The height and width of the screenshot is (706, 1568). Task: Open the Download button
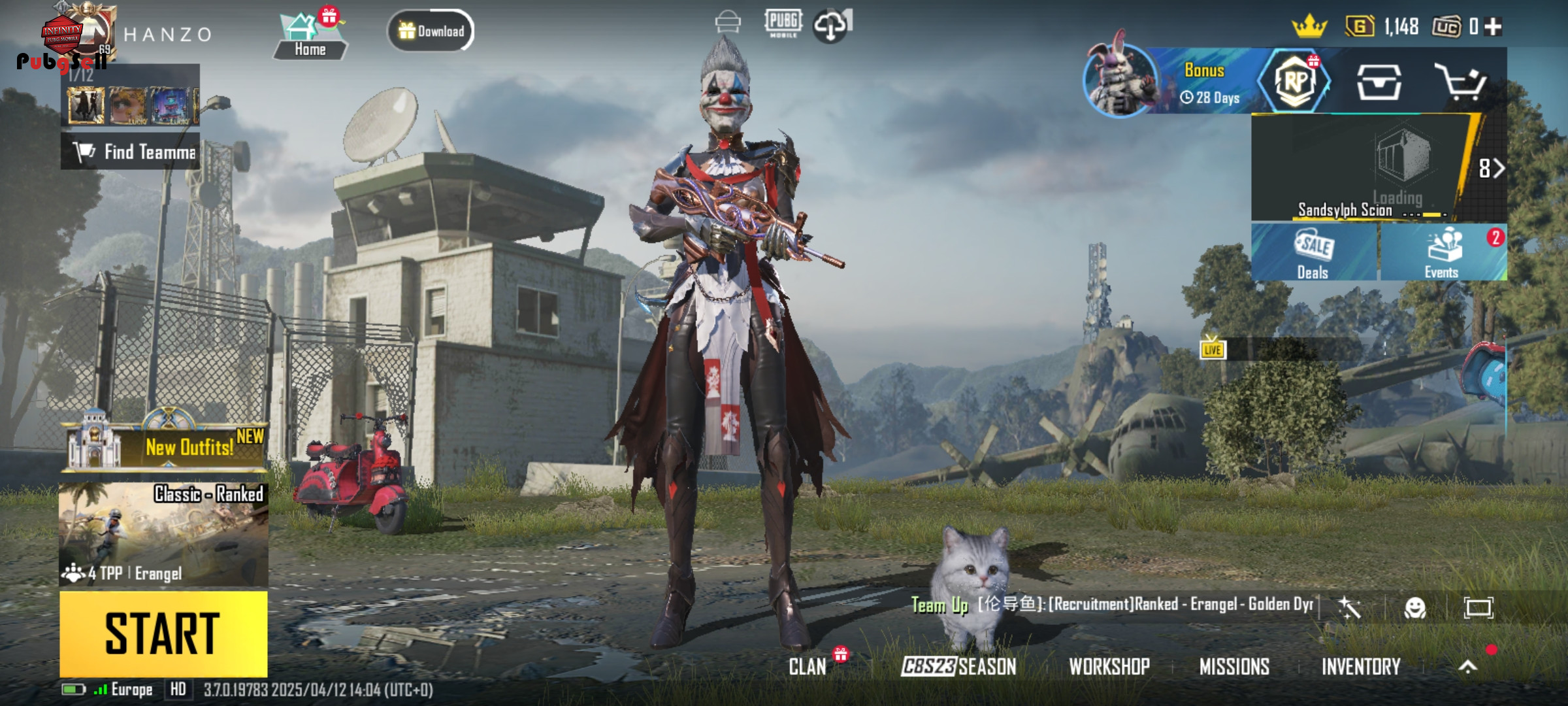coord(431,31)
